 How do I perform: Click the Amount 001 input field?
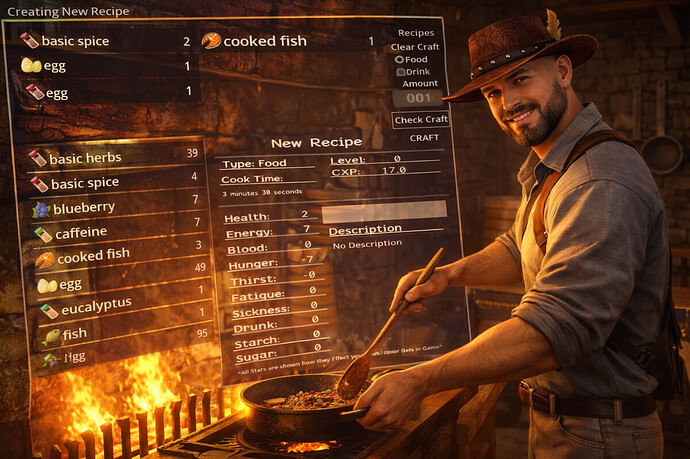[416, 98]
